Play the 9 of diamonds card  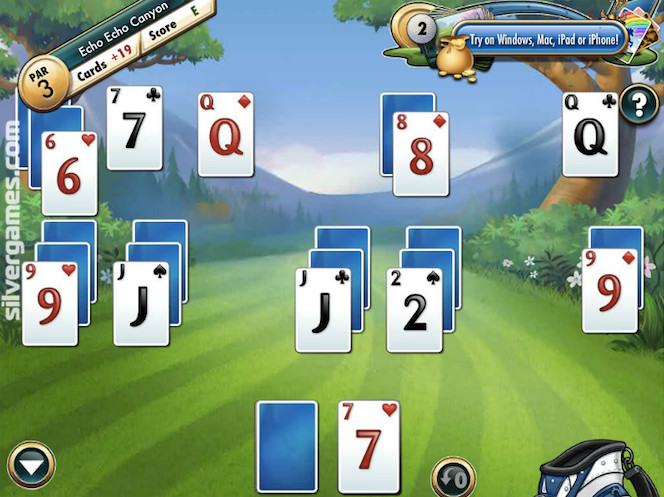(x=610, y=290)
